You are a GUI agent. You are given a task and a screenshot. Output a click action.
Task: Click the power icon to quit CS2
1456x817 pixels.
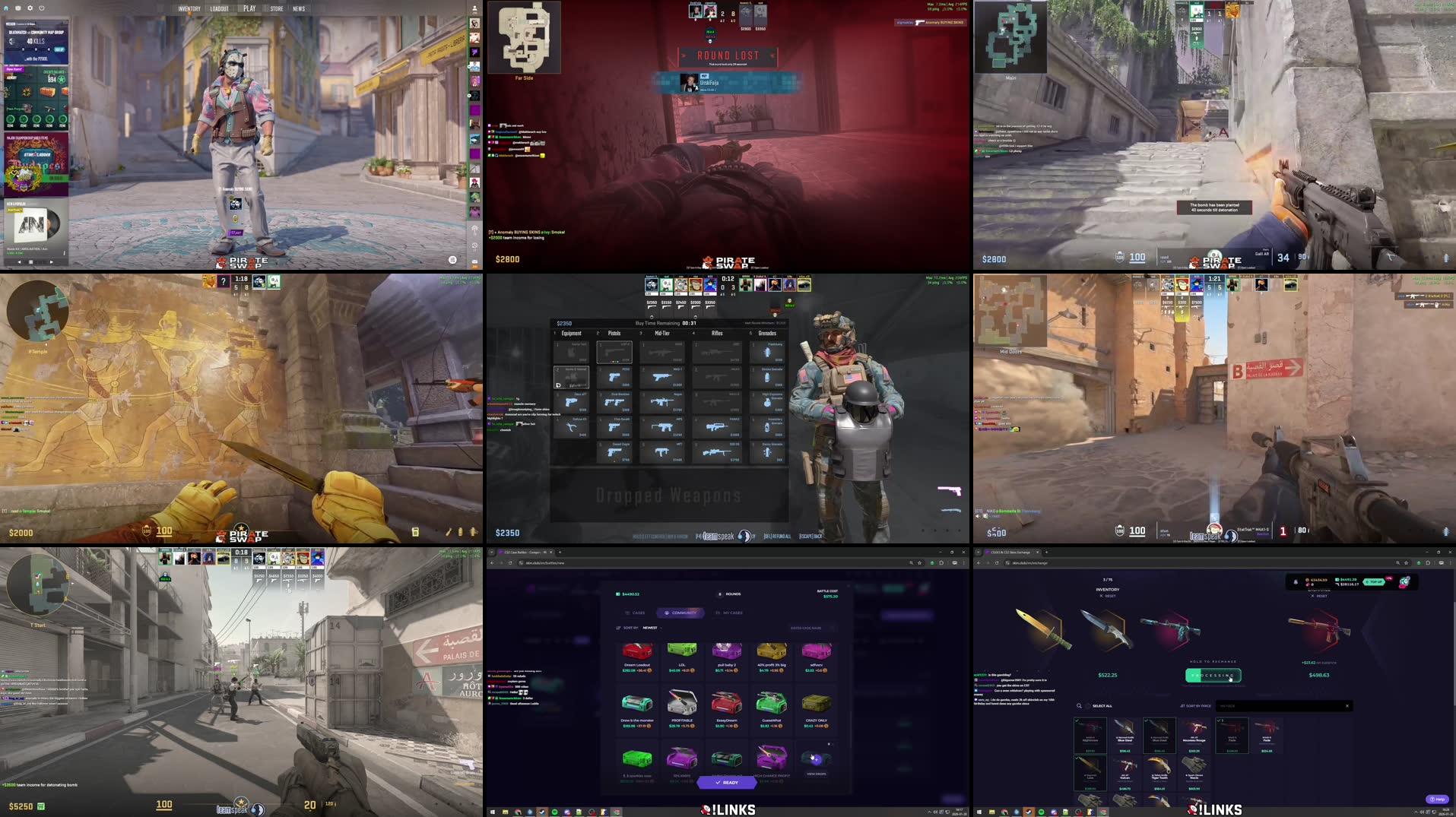41,8
